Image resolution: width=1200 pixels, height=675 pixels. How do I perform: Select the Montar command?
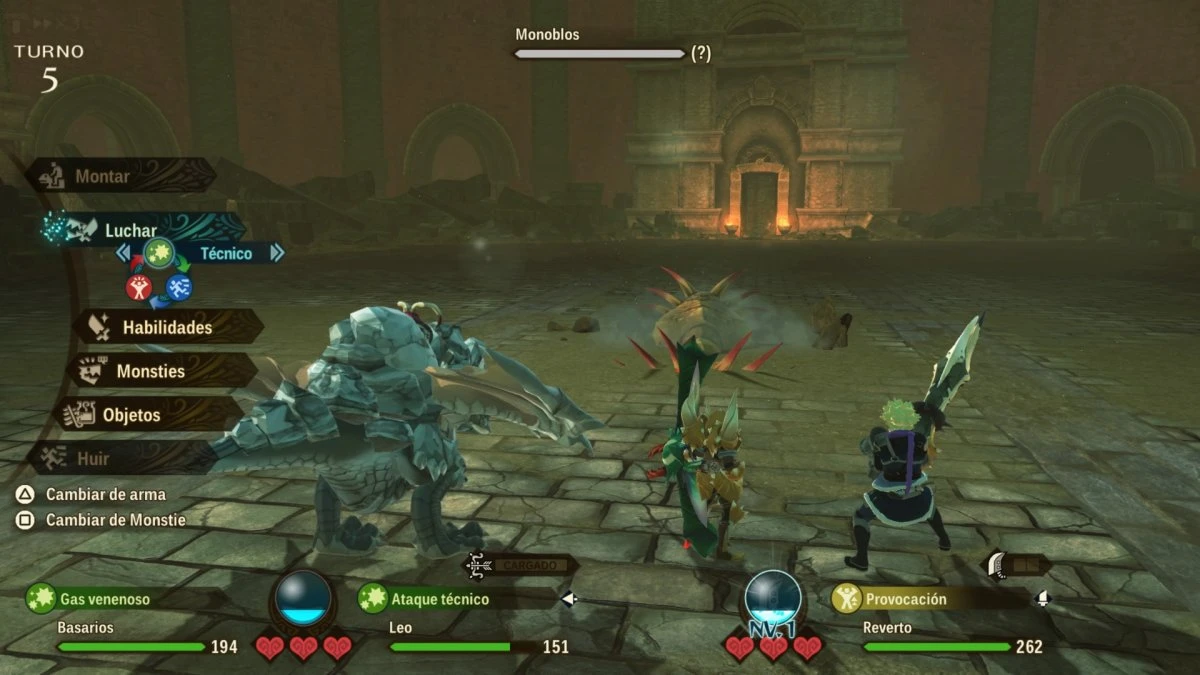(102, 177)
